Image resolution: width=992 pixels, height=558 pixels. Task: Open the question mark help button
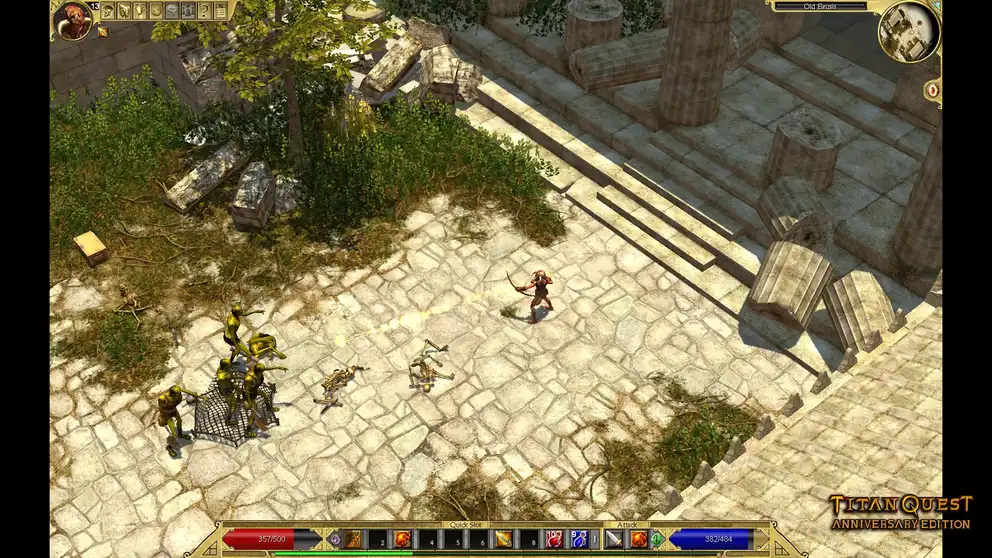(x=204, y=11)
